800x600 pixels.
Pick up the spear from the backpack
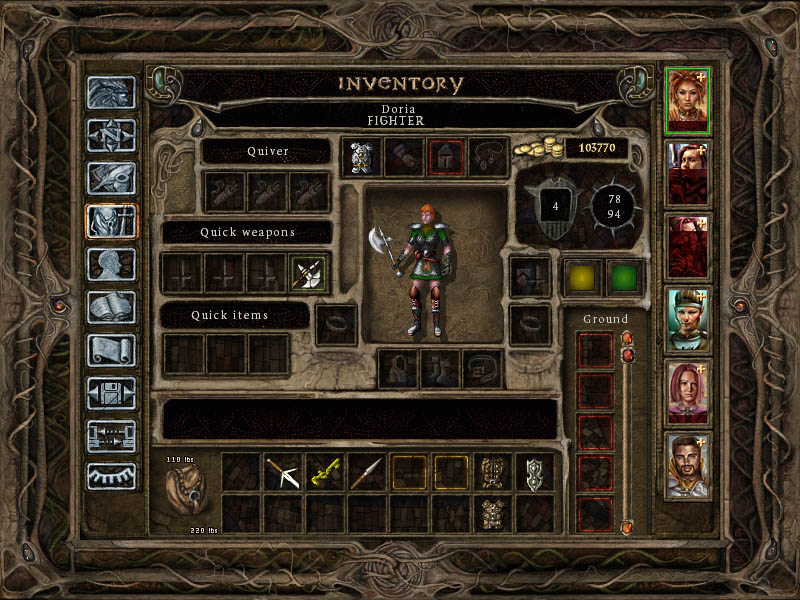tap(367, 472)
